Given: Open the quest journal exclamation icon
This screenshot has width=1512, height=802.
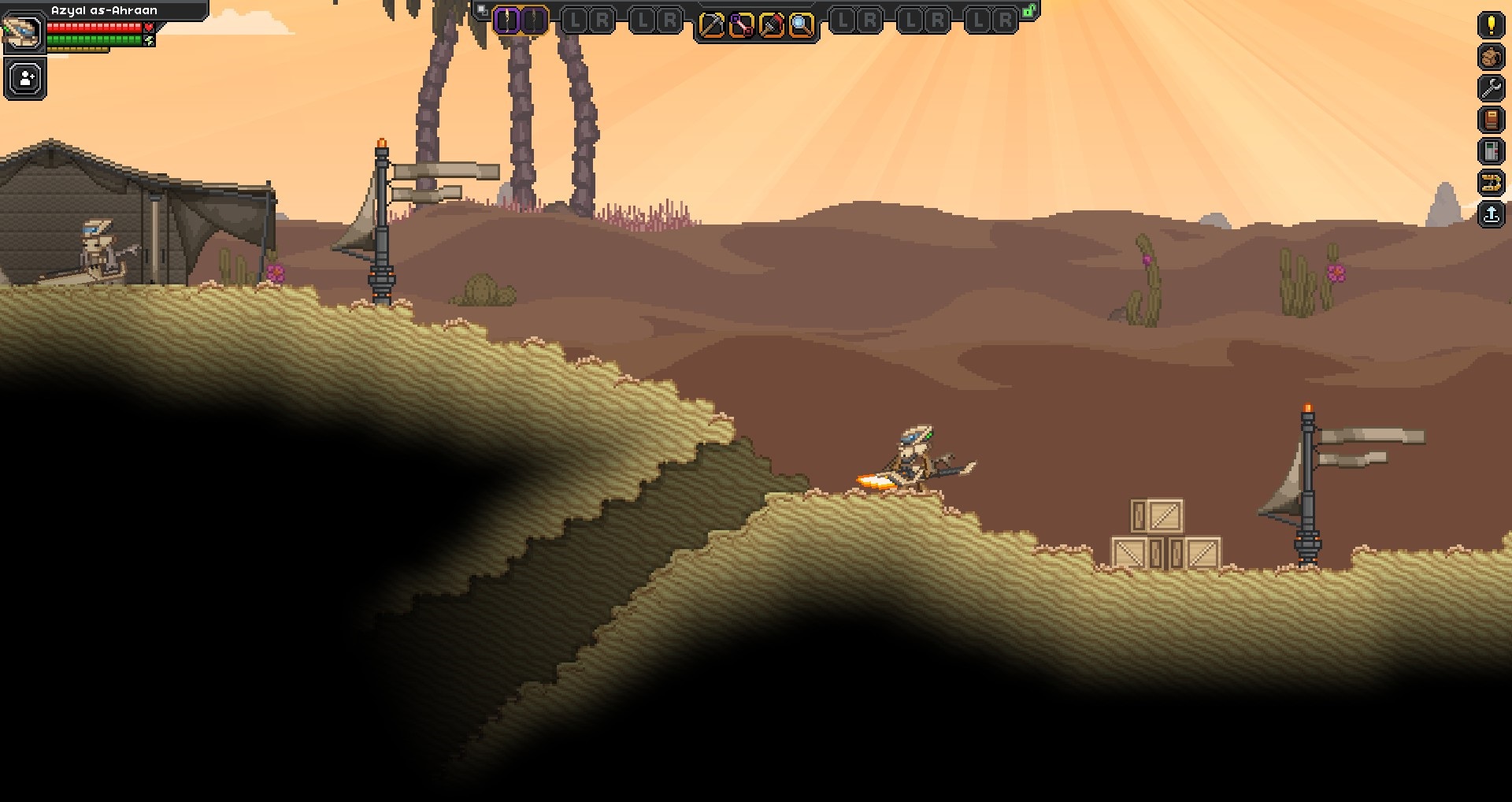Looking at the screenshot, I should (x=1491, y=25).
